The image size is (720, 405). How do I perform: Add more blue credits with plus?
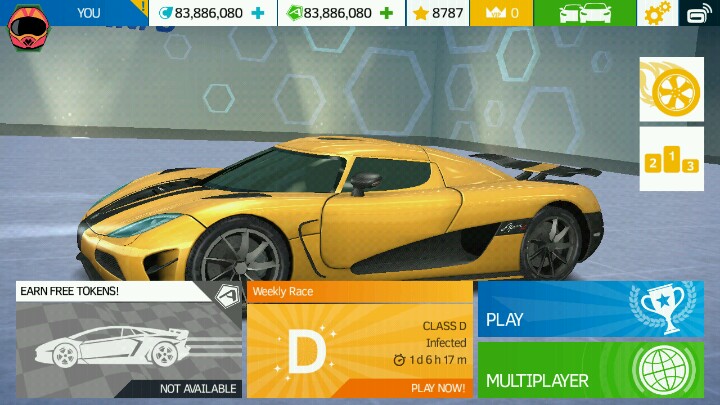pos(259,13)
